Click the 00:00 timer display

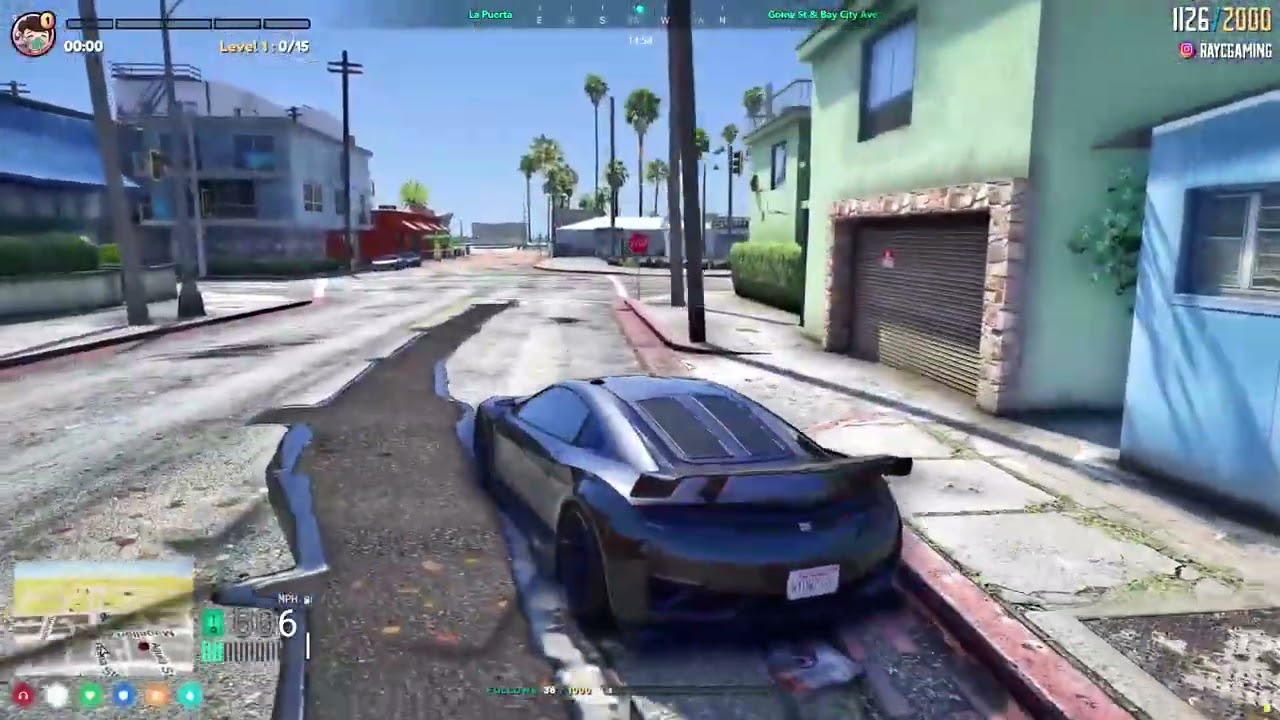coord(82,44)
